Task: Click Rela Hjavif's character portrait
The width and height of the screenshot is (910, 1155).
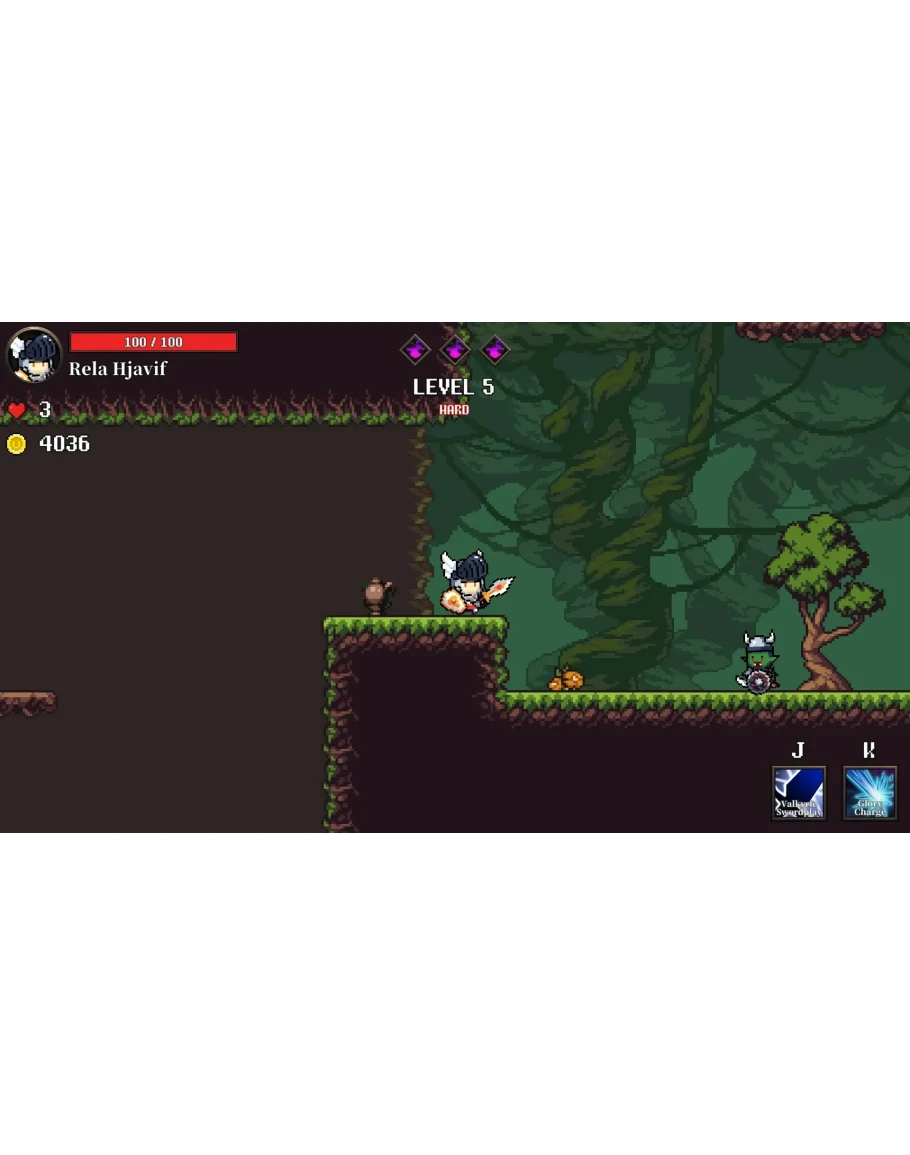Action: coord(35,355)
